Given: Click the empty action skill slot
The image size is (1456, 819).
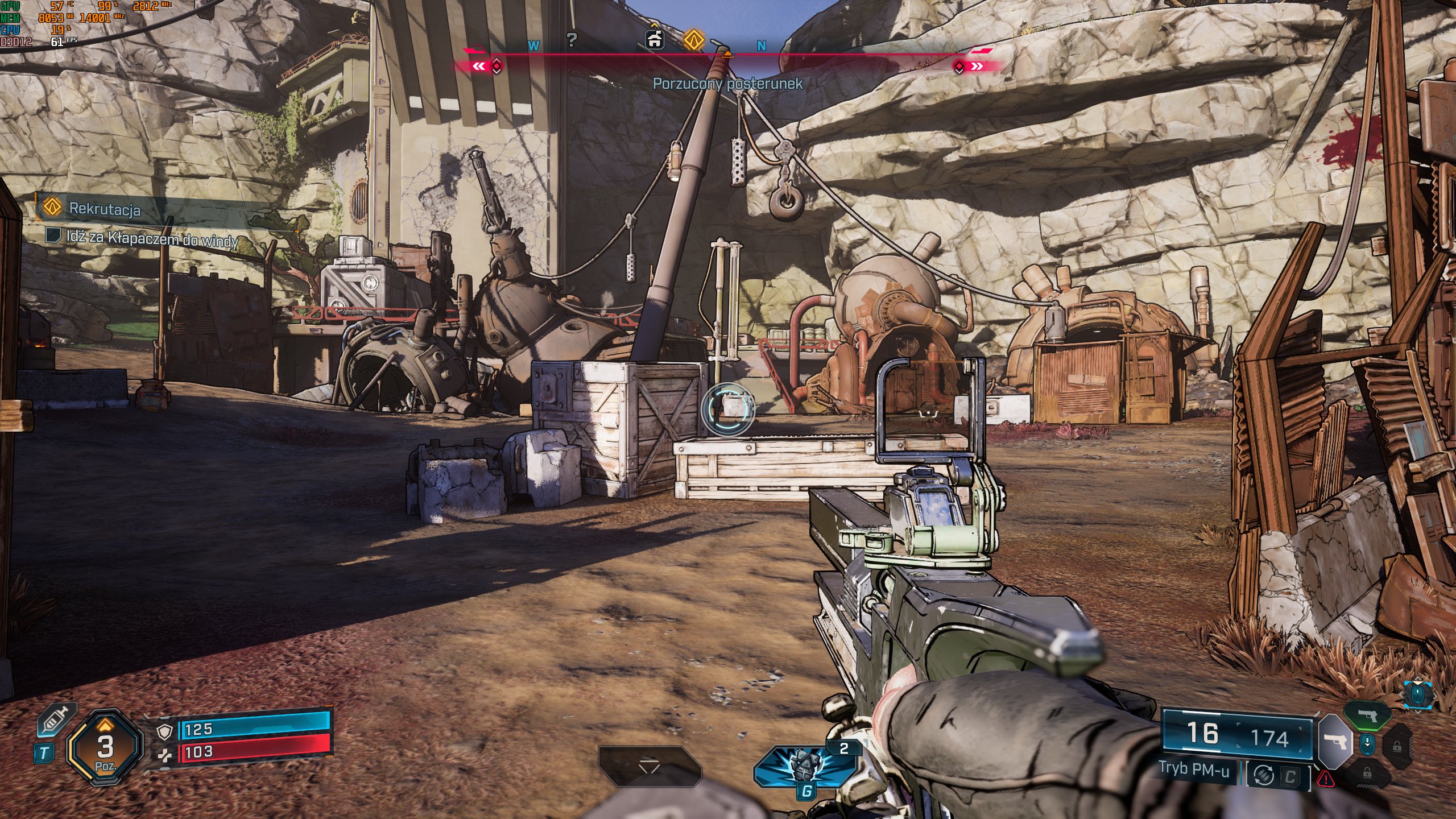Looking at the screenshot, I should click(x=649, y=766).
